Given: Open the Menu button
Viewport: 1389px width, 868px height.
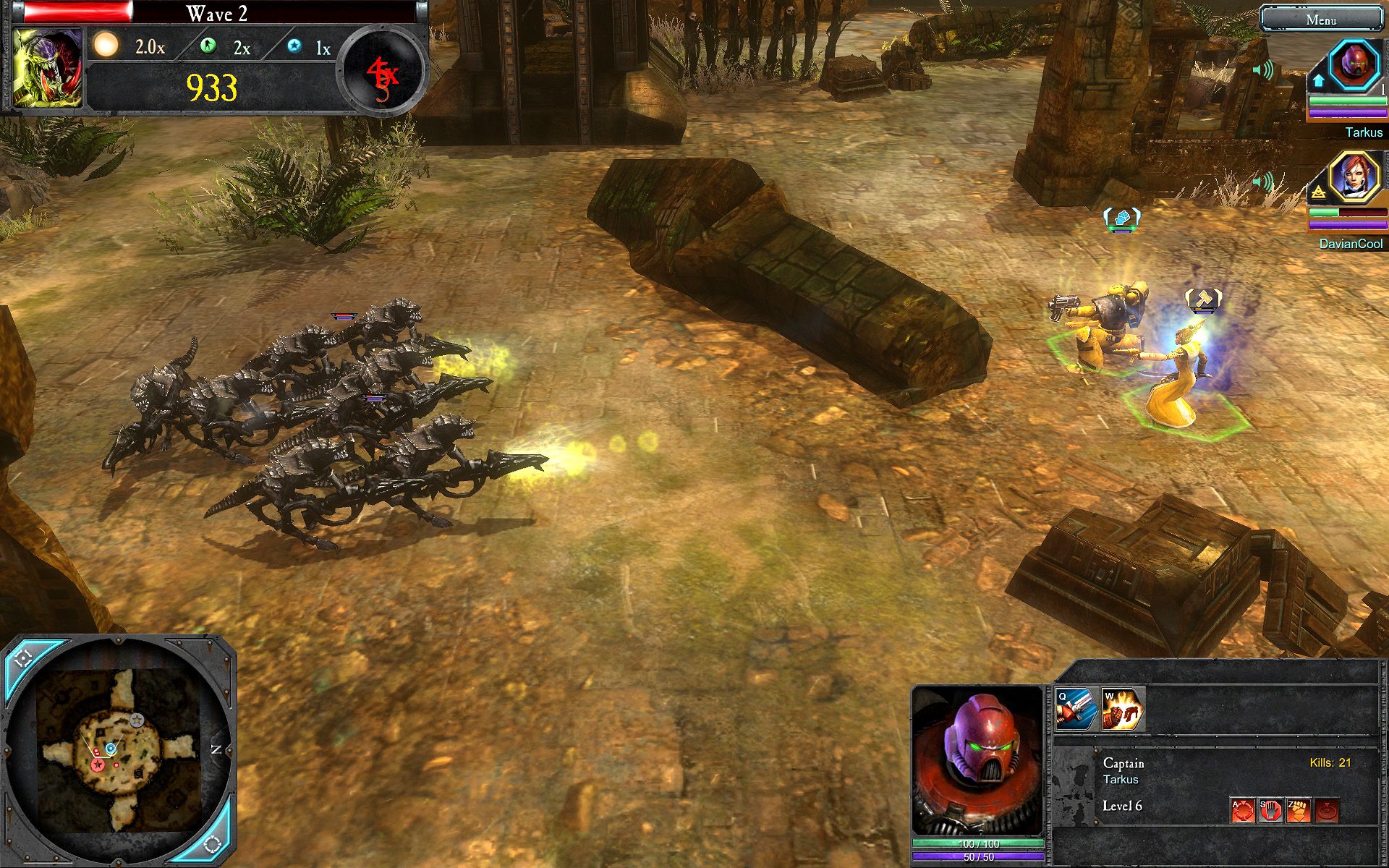Looking at the screenshot, I should point(1320,20).
